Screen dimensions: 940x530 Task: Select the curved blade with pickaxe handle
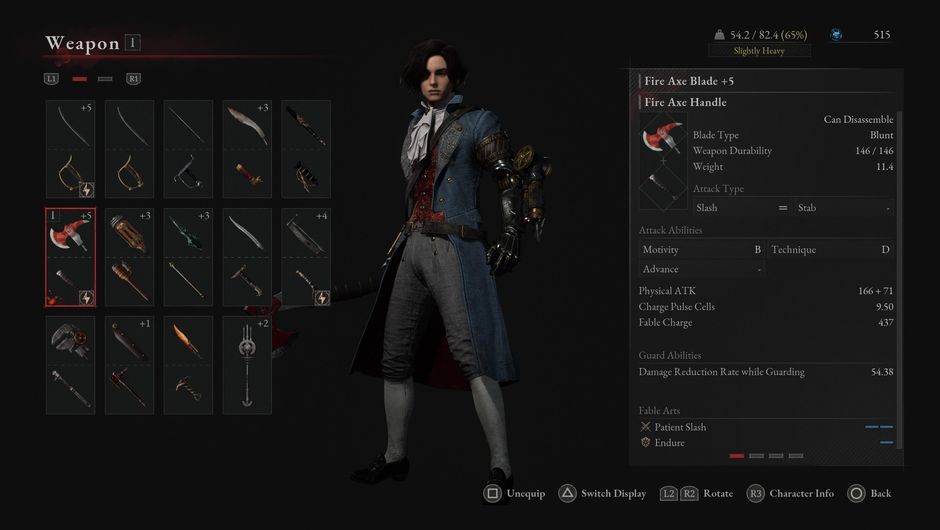pyautogui.click(x=247, y=257)
